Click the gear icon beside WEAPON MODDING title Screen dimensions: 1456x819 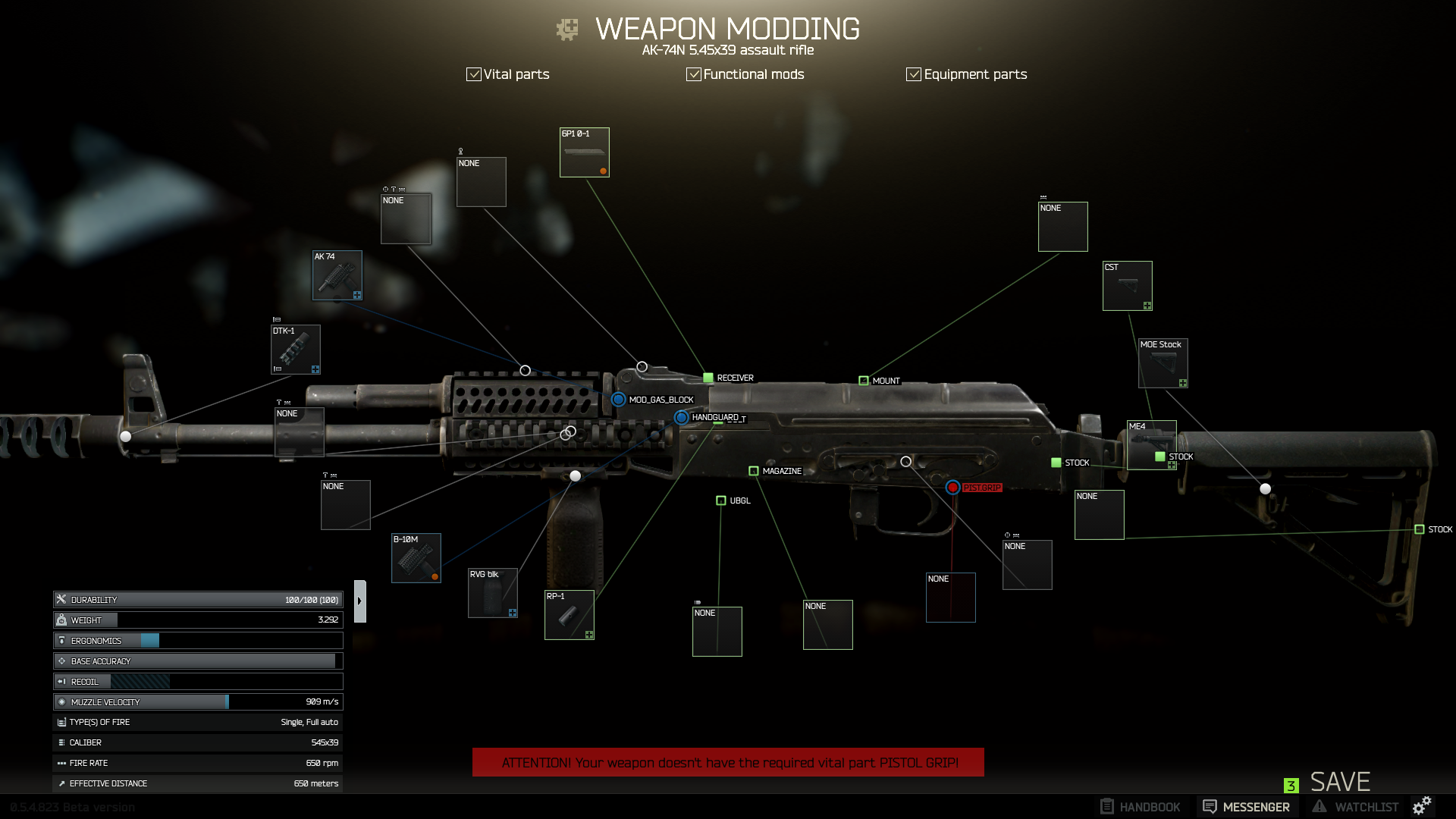[567, 28]
